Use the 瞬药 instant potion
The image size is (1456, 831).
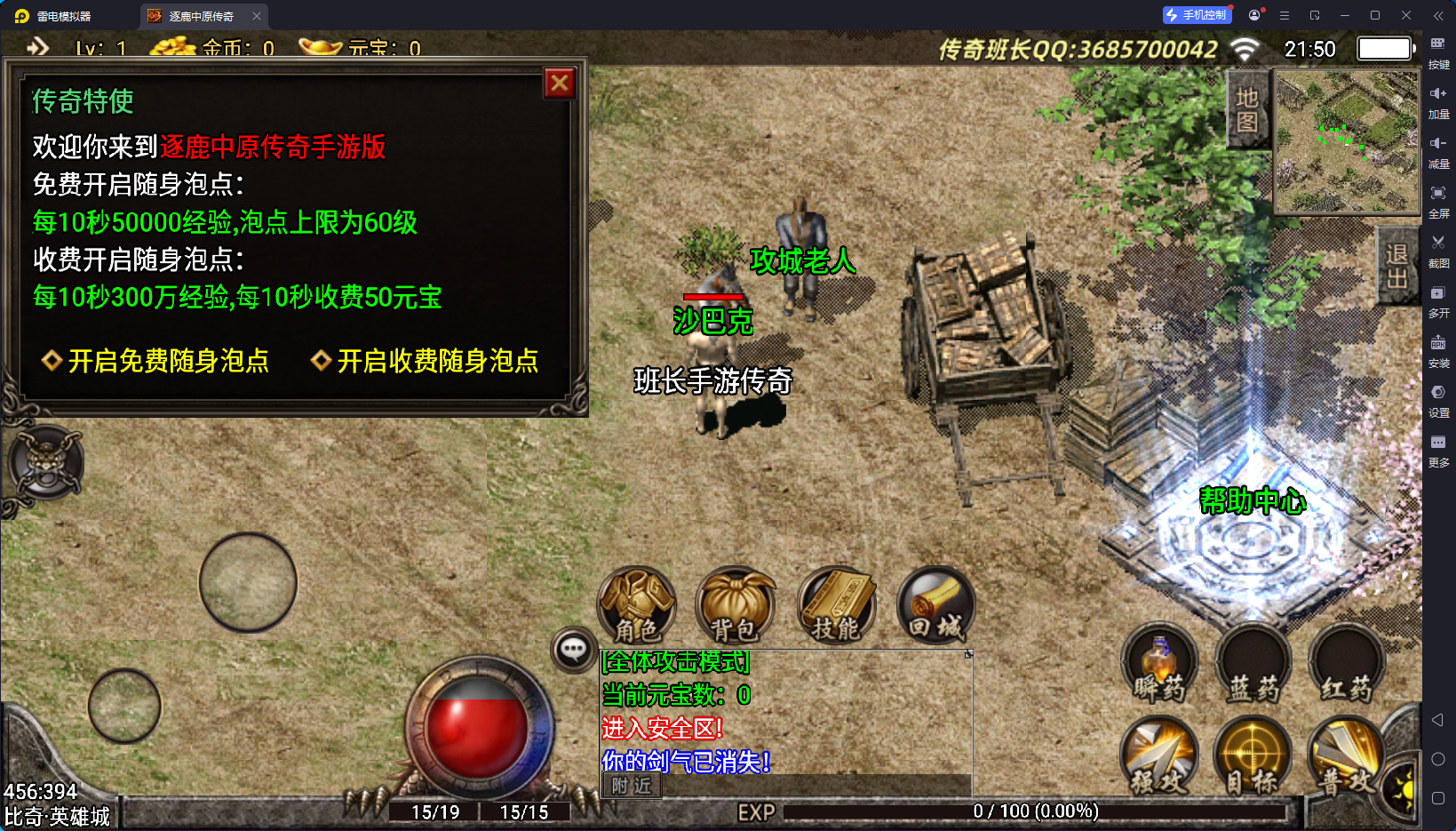(x=1159, y=666)
